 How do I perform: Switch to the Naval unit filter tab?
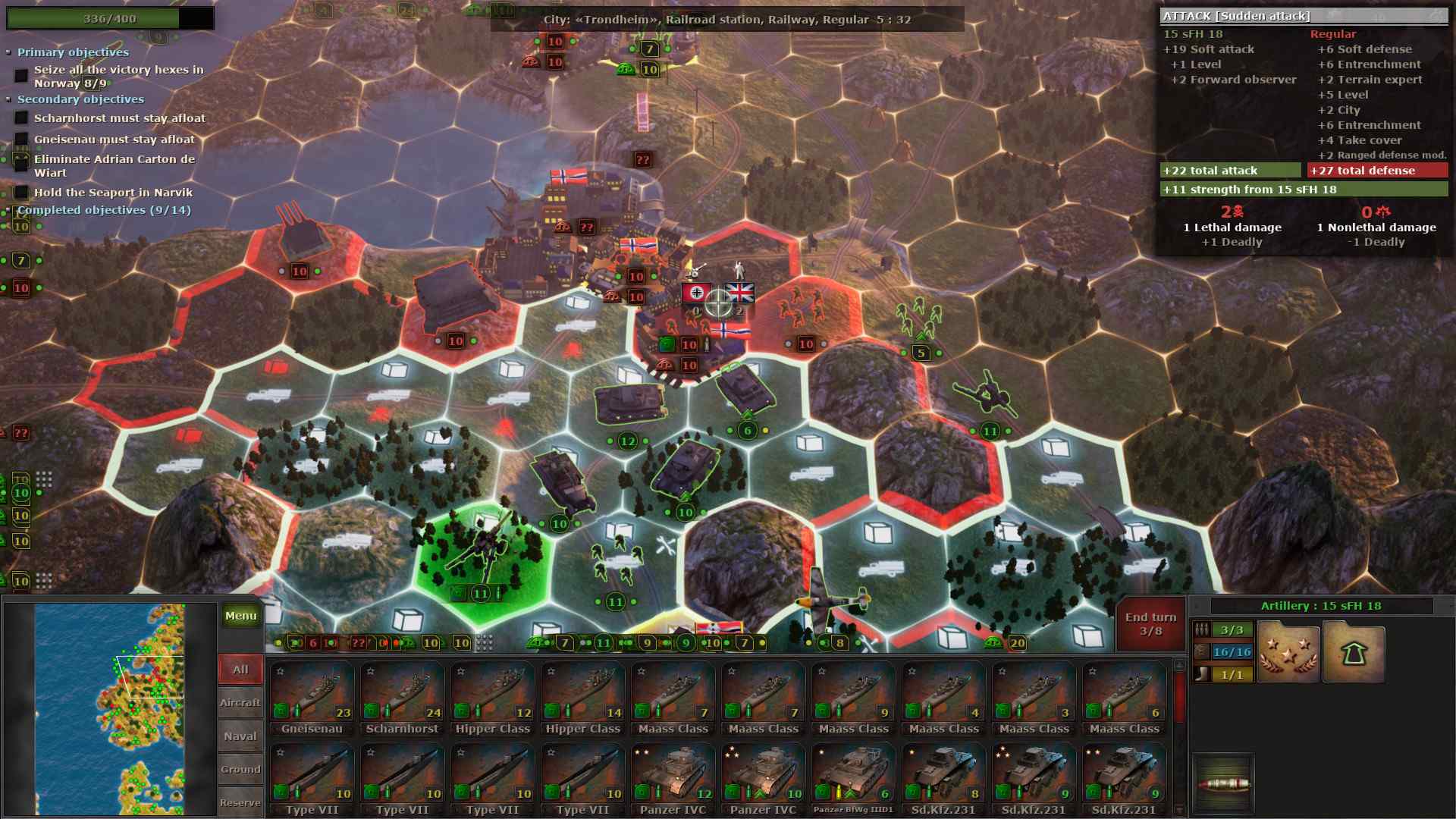240,735
